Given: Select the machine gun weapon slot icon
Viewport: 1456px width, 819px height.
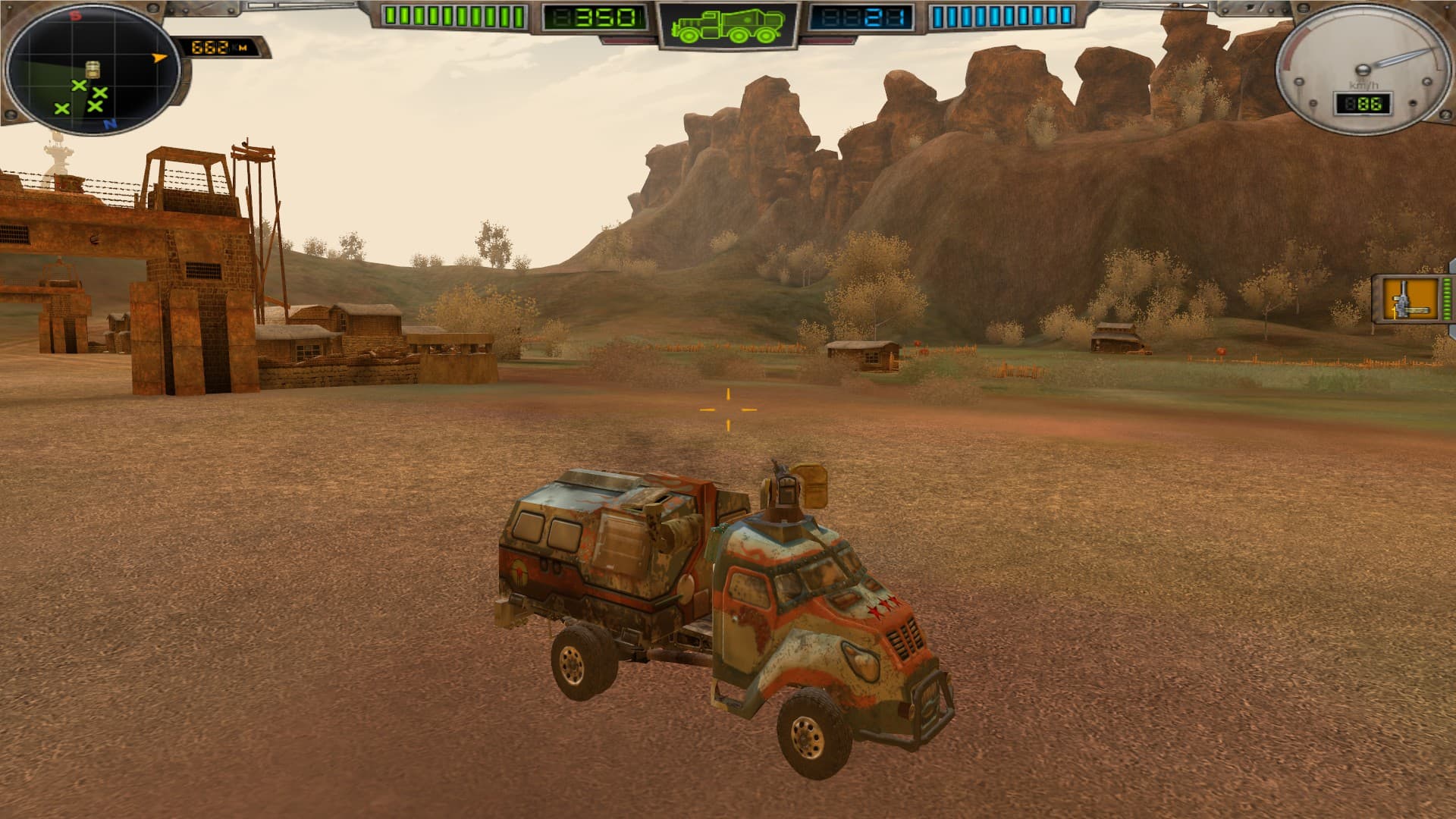Looking at the screenshot, I should click(1410, 299).
